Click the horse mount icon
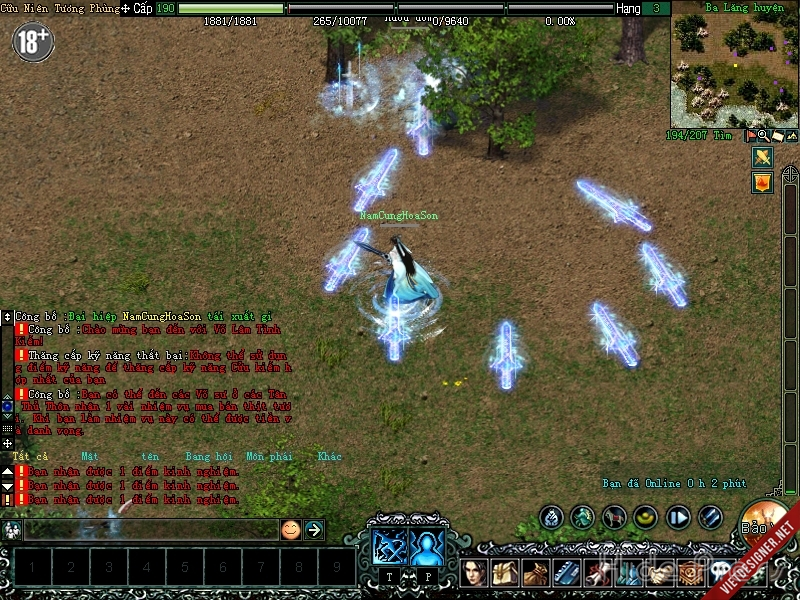800x600 pixels. coord(614,517)
